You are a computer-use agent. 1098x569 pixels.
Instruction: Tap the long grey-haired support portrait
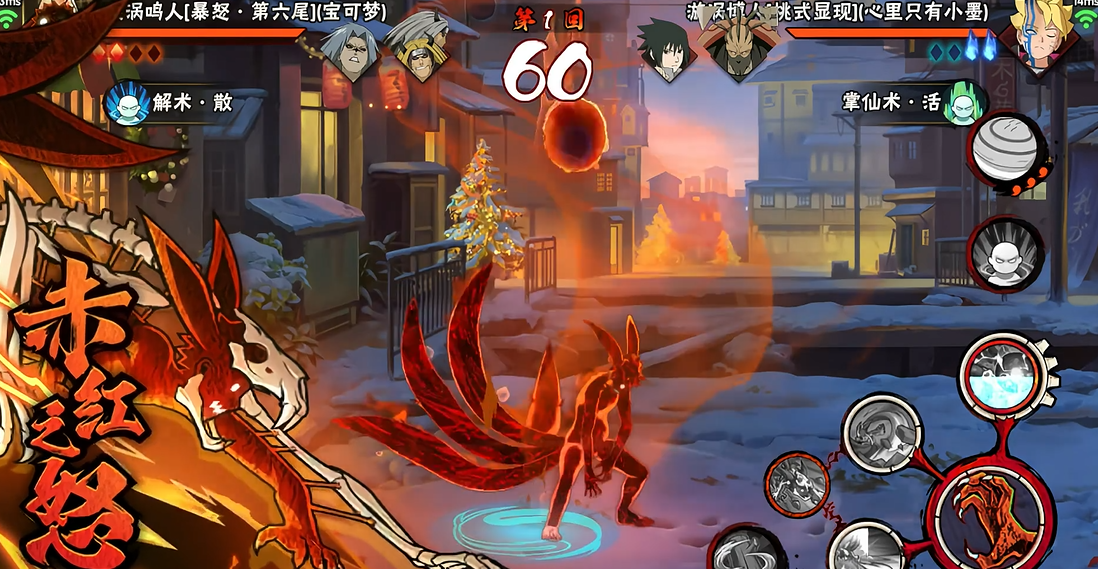[x=351, y=50]
